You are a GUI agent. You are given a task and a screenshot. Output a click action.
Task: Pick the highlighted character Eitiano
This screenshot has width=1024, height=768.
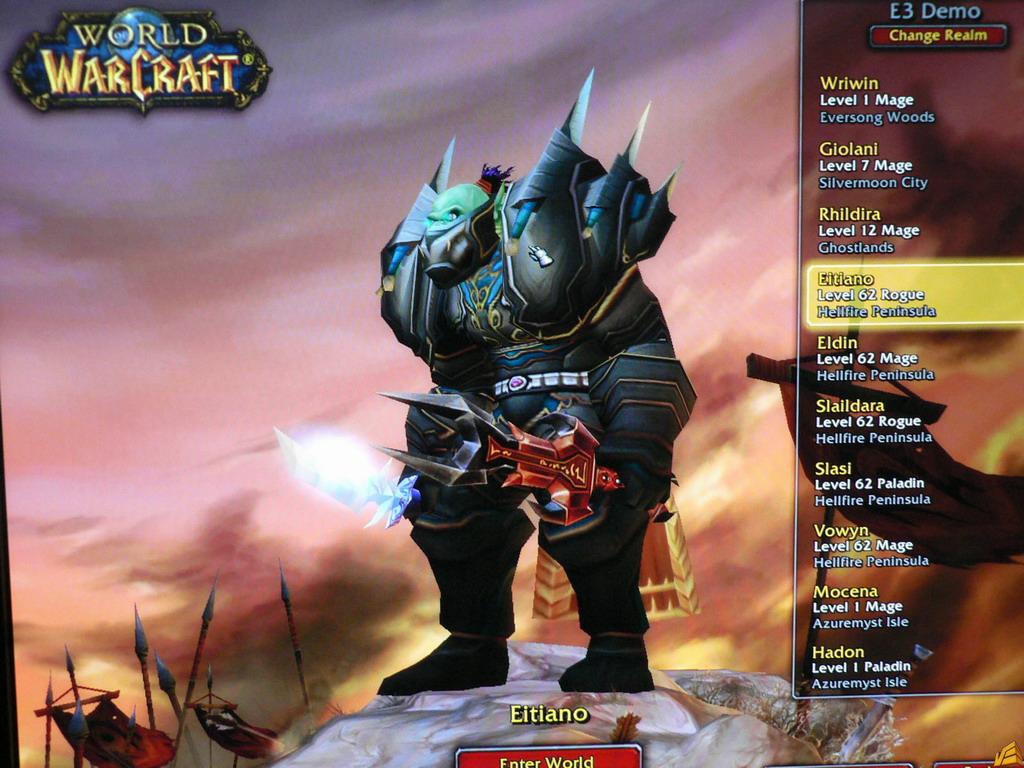tap(914, 295)
